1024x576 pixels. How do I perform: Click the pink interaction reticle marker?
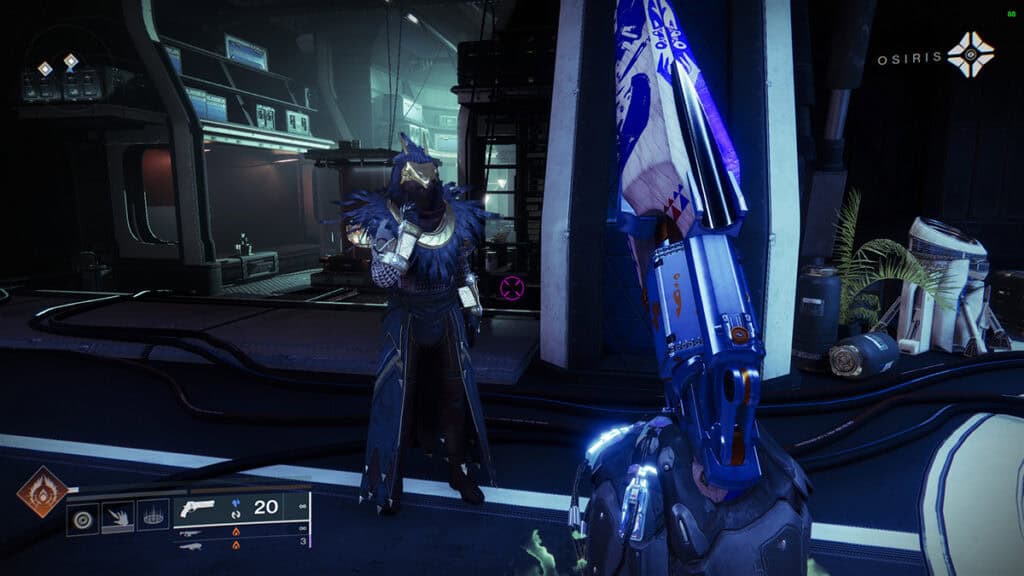[511, 288]
